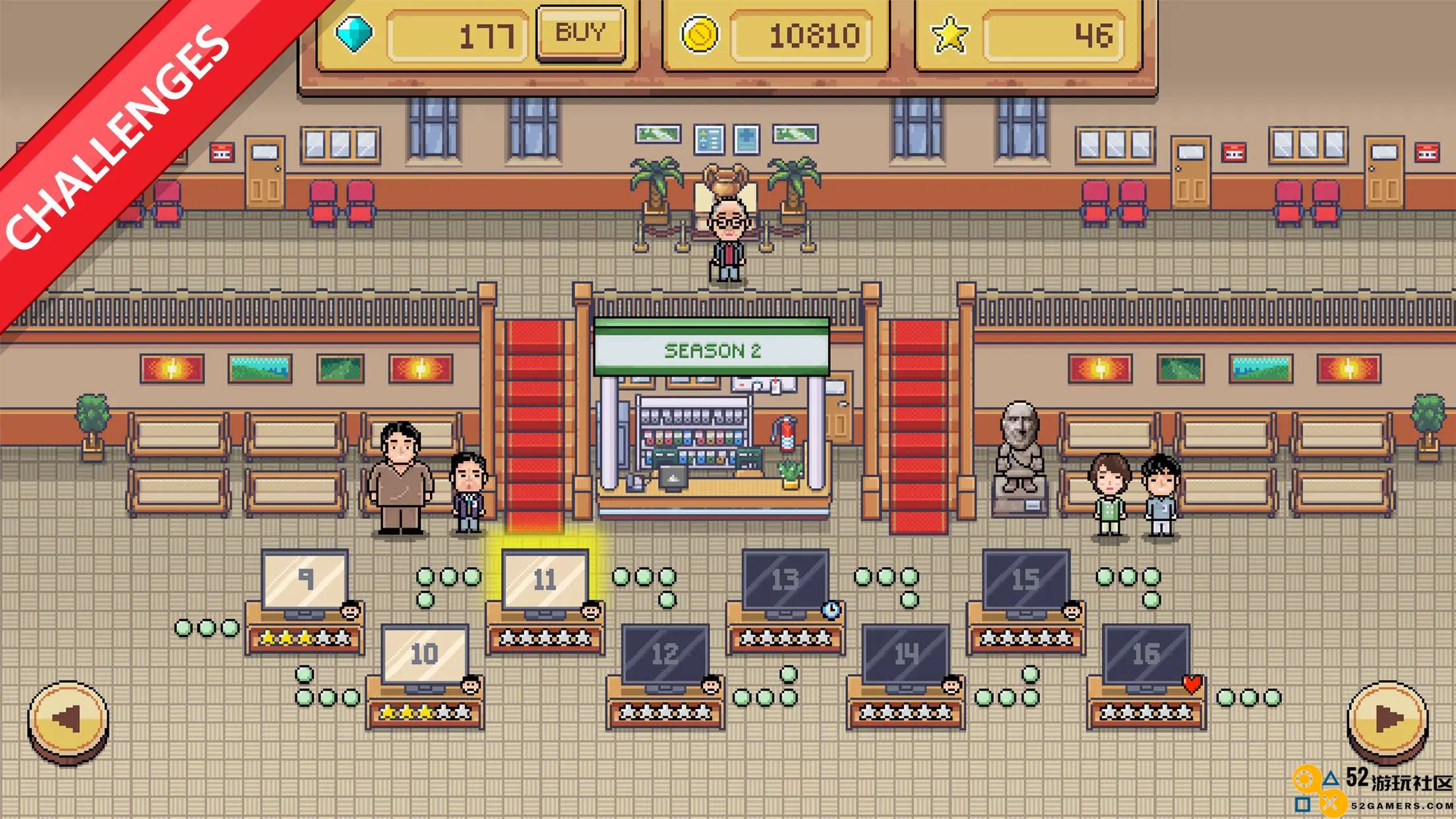The width and height of the screenshot is (1456, 819).
Task: Open challenge level 10 monitor
Action: click(425, 655)
